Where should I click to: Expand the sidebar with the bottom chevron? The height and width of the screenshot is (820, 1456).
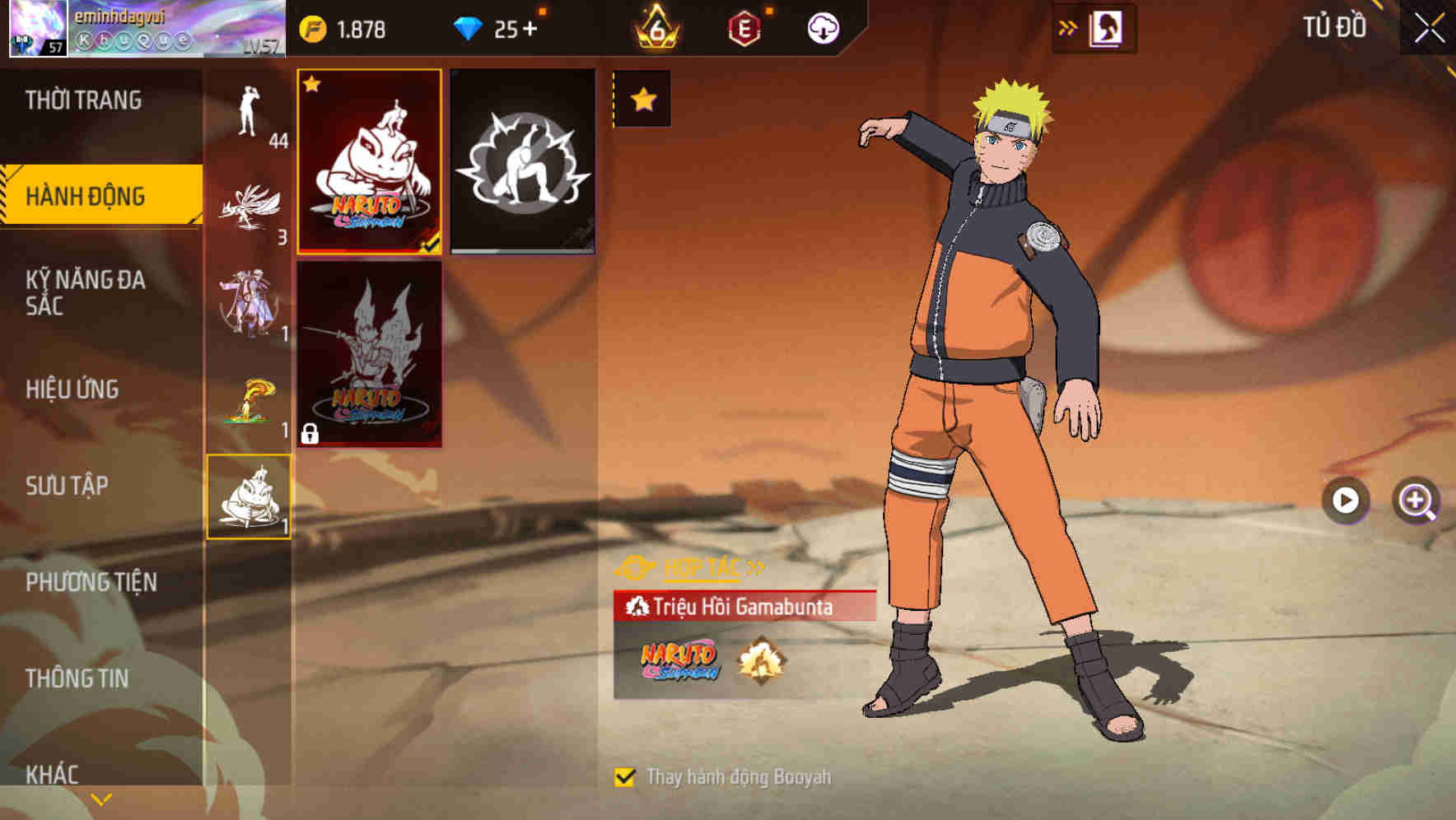pos(100,799)
